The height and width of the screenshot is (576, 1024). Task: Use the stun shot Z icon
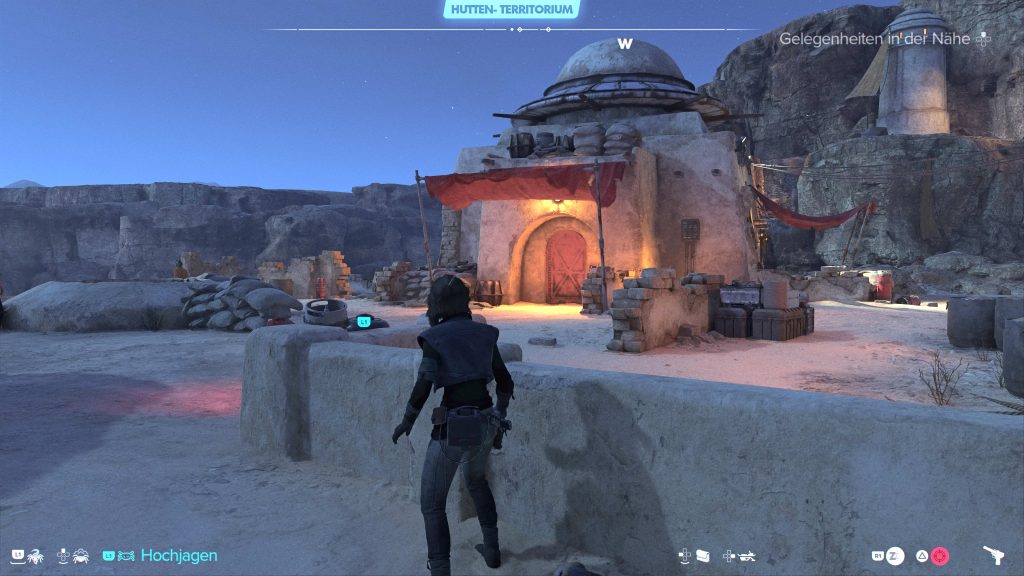(x=896, y=556)
